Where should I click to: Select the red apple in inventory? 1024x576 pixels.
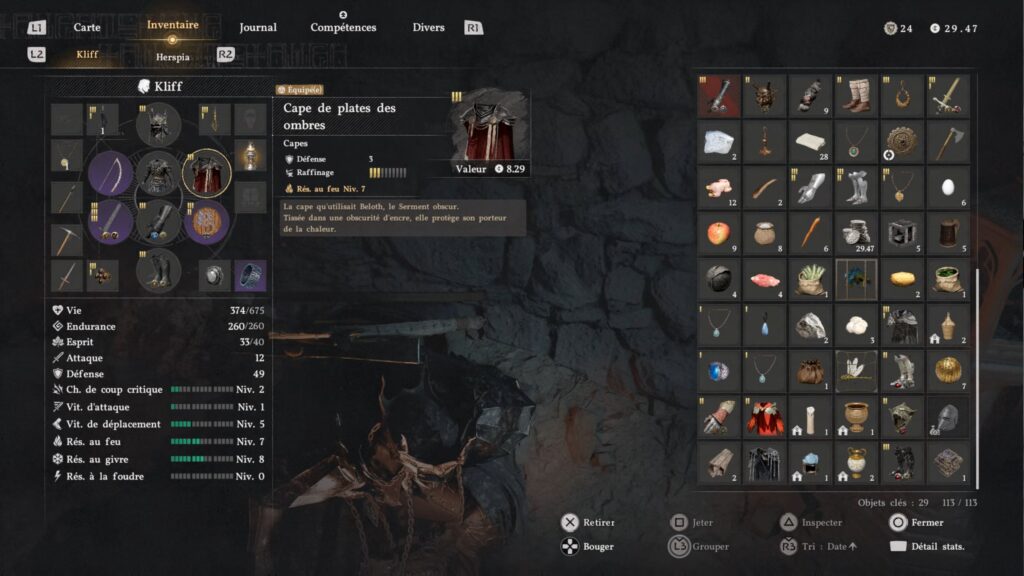(718, 233)
